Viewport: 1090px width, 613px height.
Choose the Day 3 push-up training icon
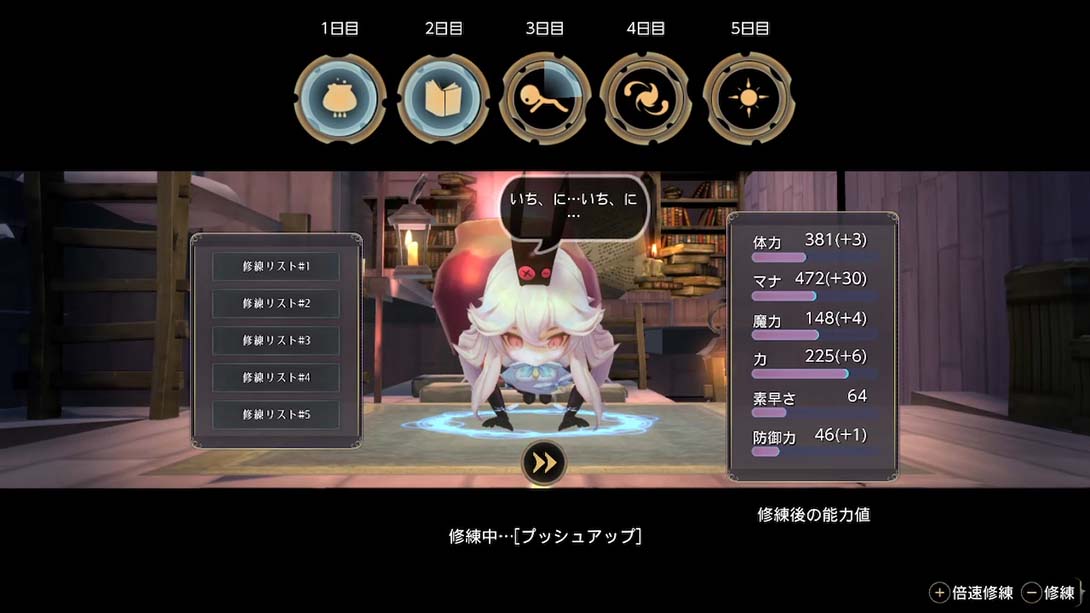tap(545, 99)
